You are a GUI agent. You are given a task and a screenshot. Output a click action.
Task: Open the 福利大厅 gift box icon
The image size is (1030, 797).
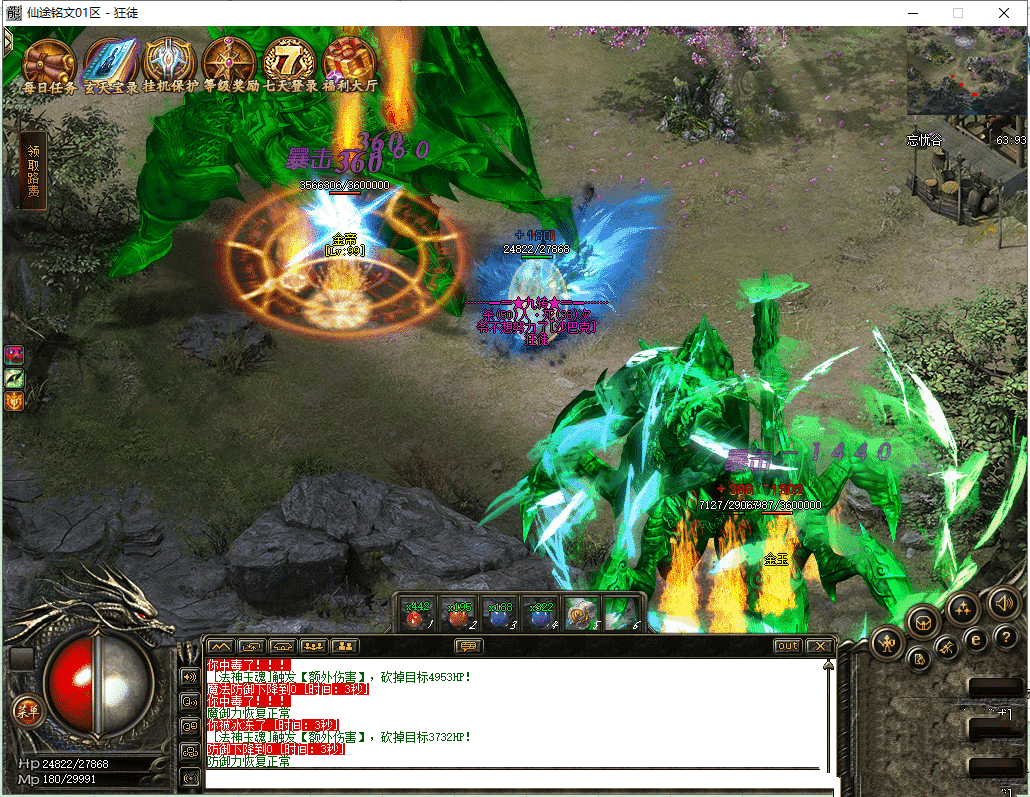click(x=349, y=61)
